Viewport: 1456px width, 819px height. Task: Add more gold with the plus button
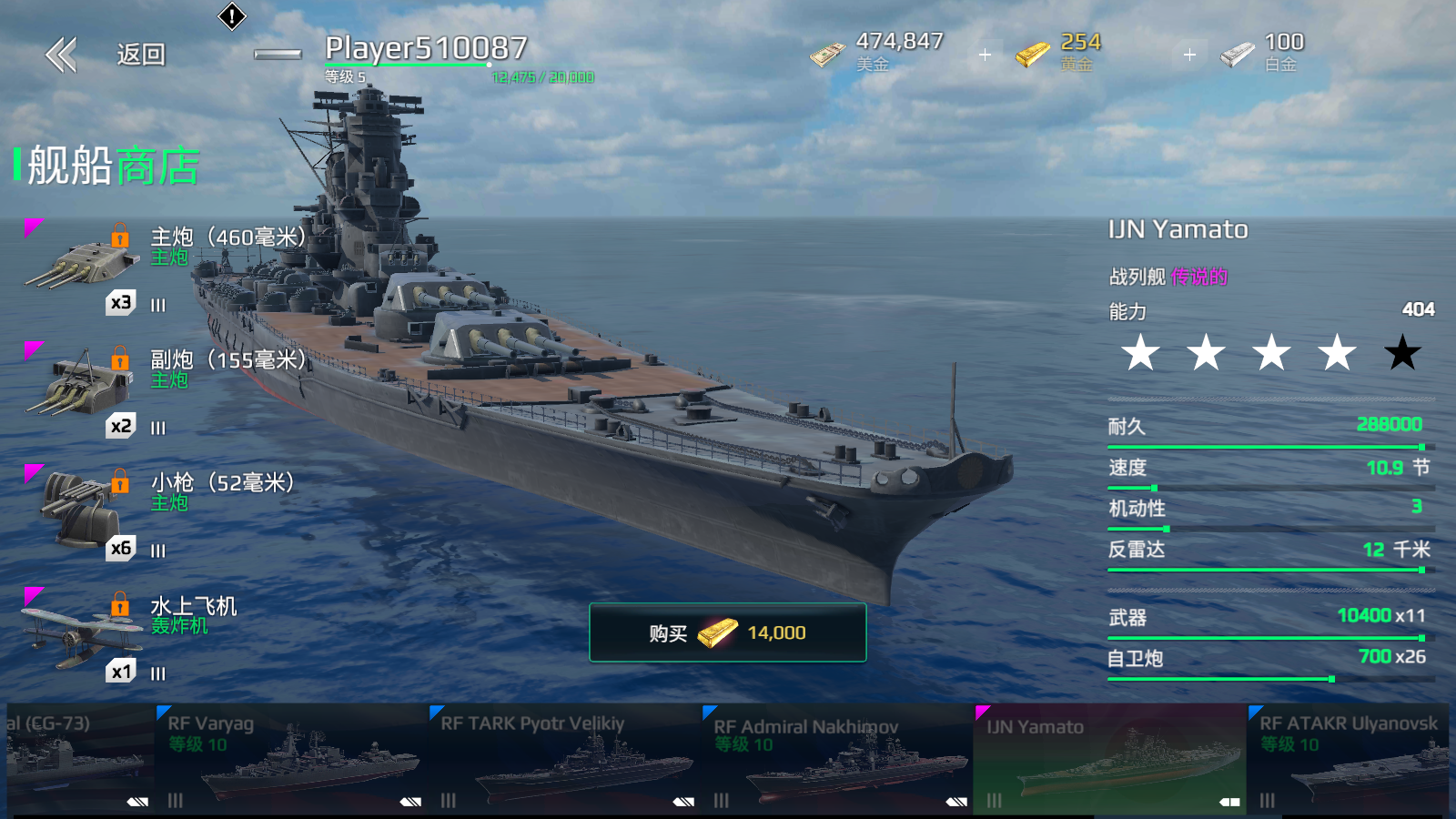coord(1189,56)
